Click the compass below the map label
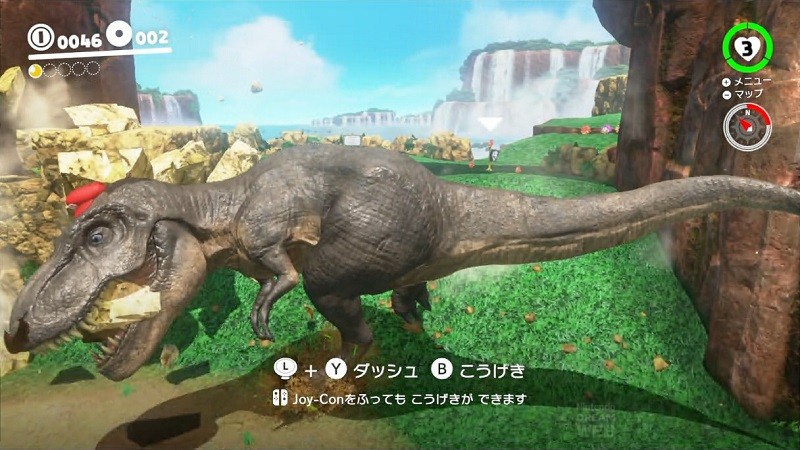This screenshot has height=450, width=800. [x=746, y=127]
